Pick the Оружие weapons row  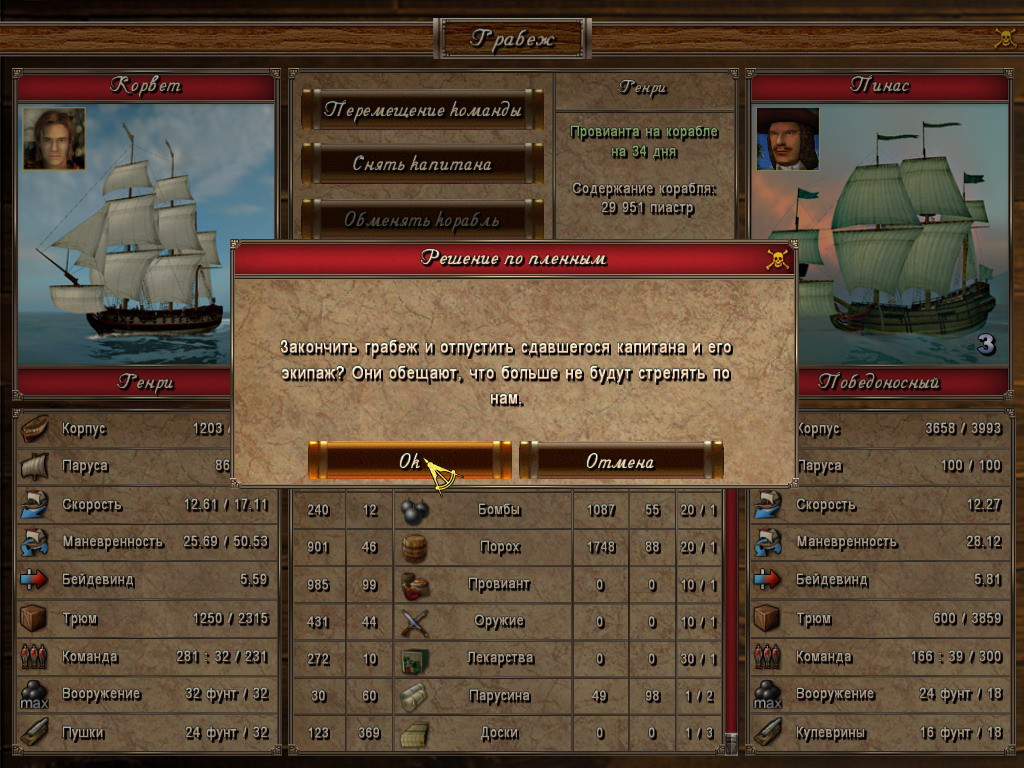click(x=498, y=621)
